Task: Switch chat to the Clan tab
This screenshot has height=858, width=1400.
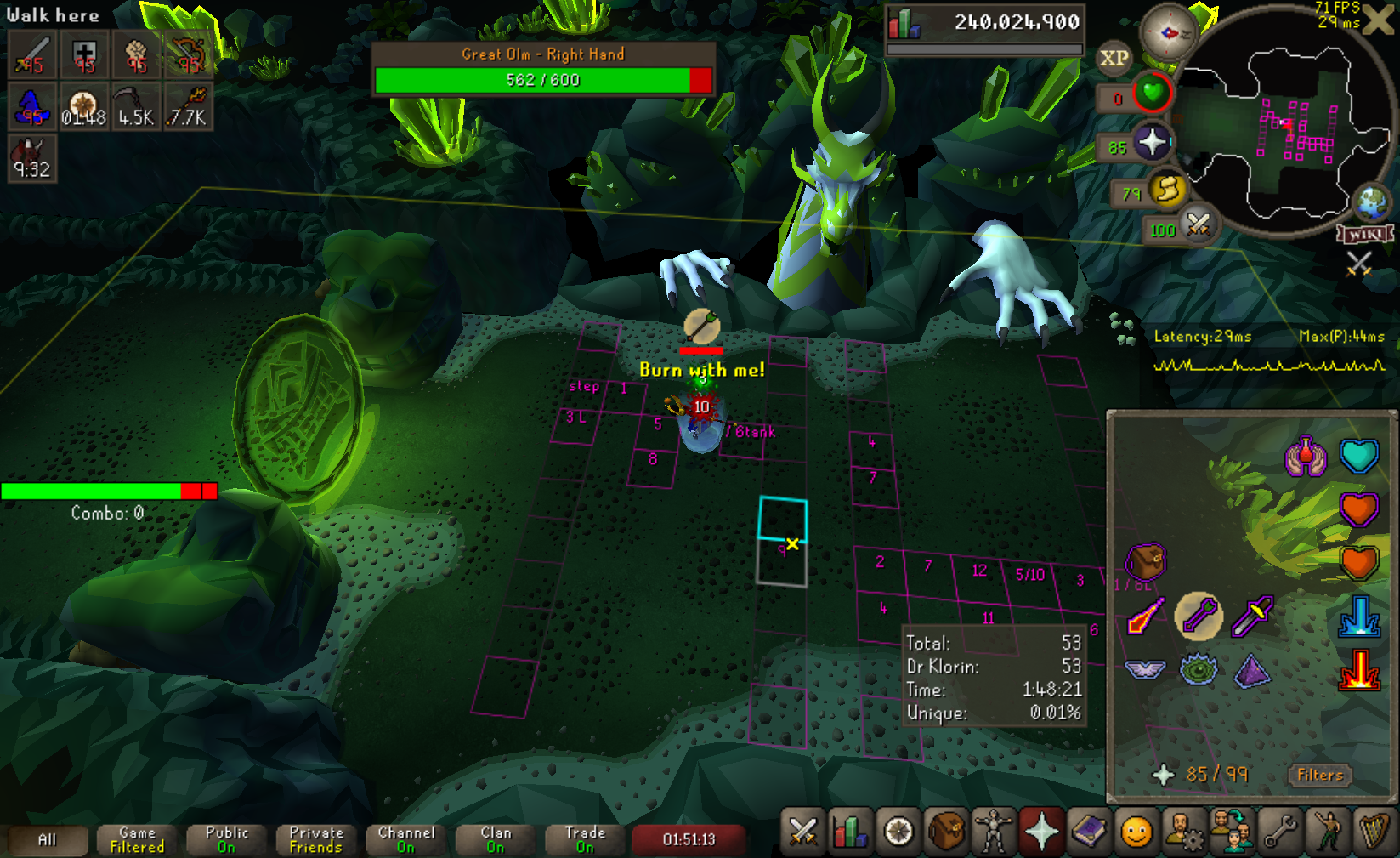Action: (496, 839)
